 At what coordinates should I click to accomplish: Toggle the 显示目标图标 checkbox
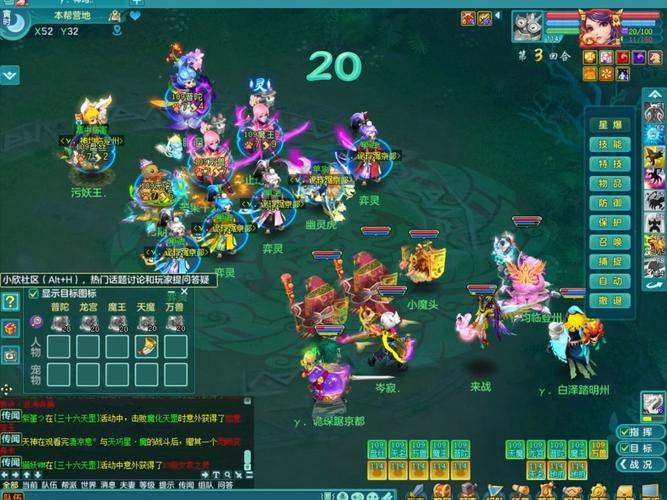pos(33,294)
